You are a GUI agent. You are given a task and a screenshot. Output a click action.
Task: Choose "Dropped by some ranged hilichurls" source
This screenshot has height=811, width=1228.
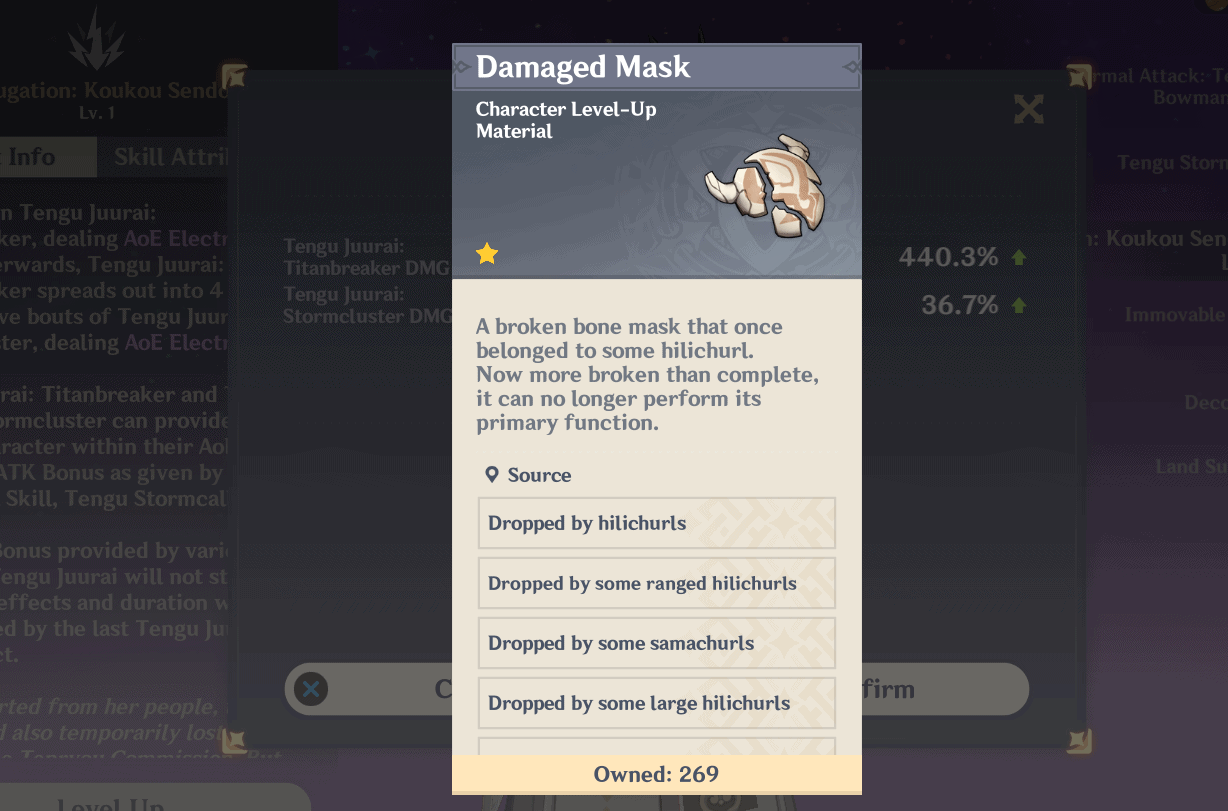(656, 583)
